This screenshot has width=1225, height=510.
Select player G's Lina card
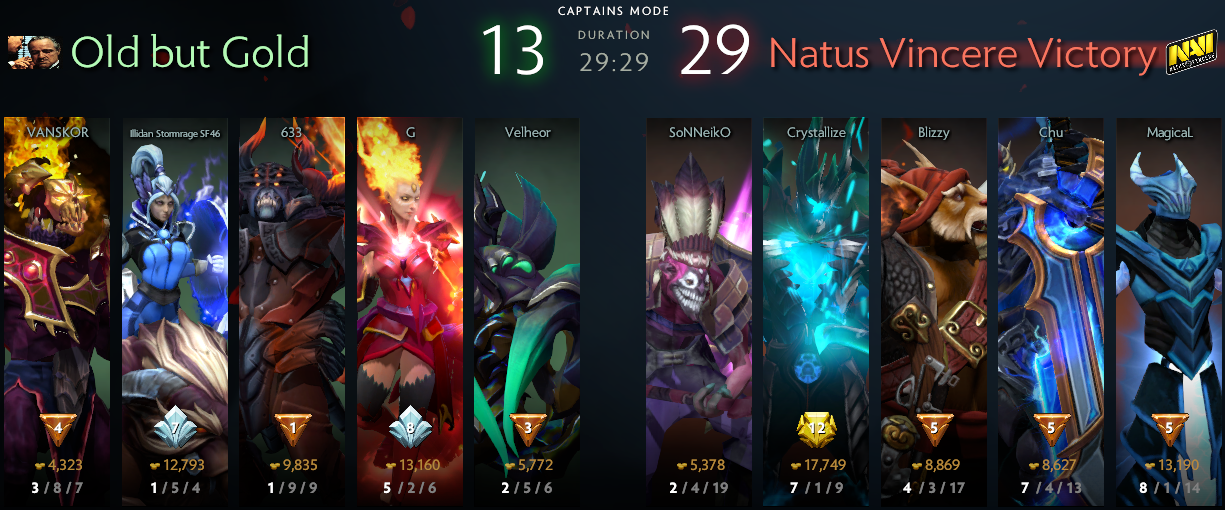click(x=410, y=300)
